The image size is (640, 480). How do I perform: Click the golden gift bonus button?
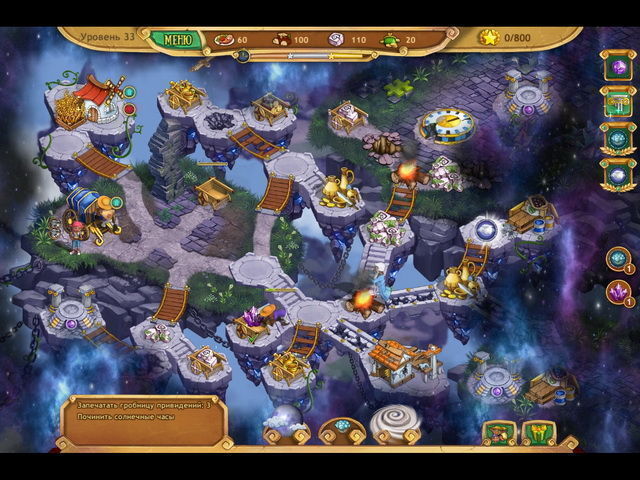pyautogui.click(x=538, y=432)
